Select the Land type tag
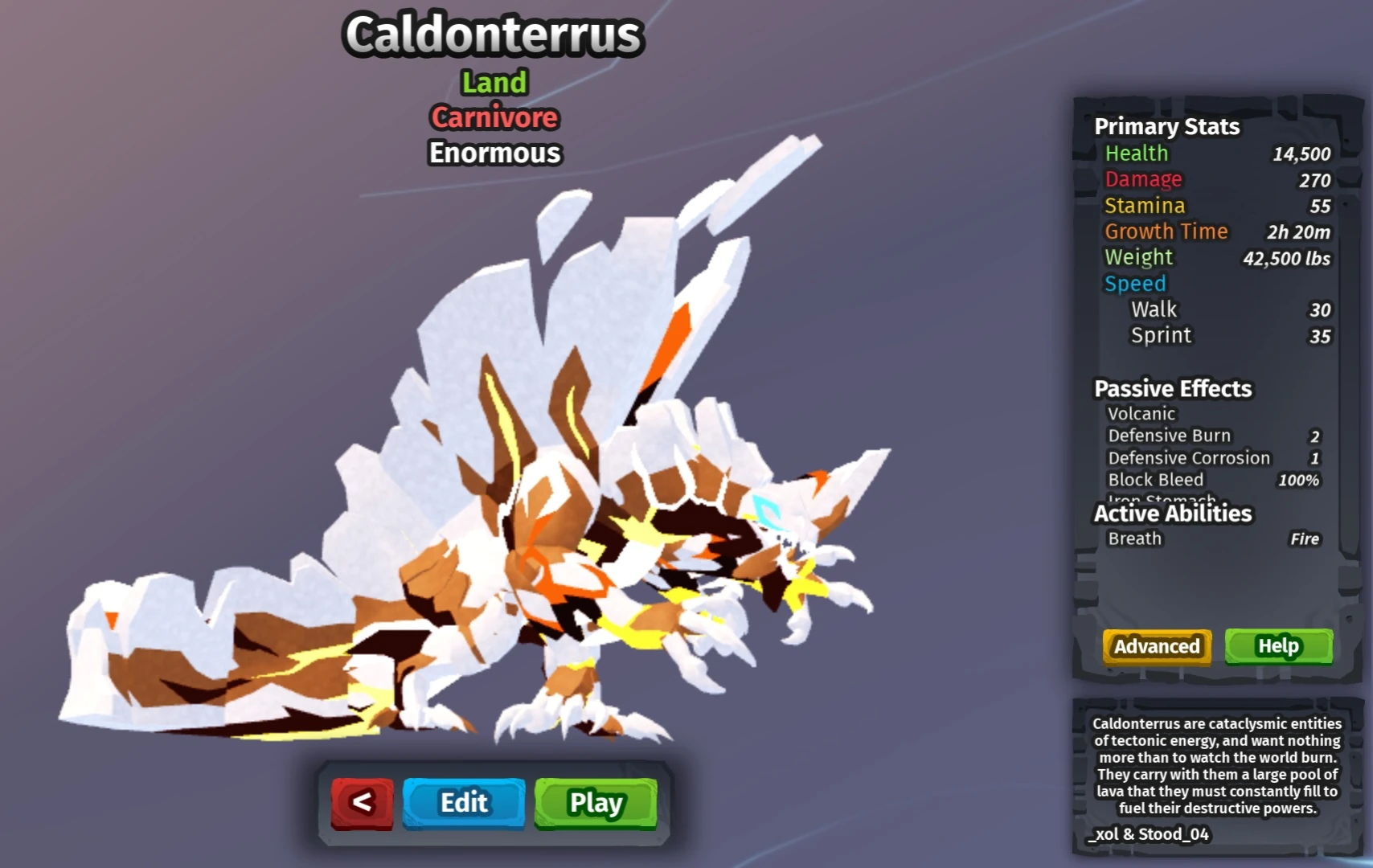Viewport: 1373px width, 868px height. pyautogui.click(x=494, y=82)
